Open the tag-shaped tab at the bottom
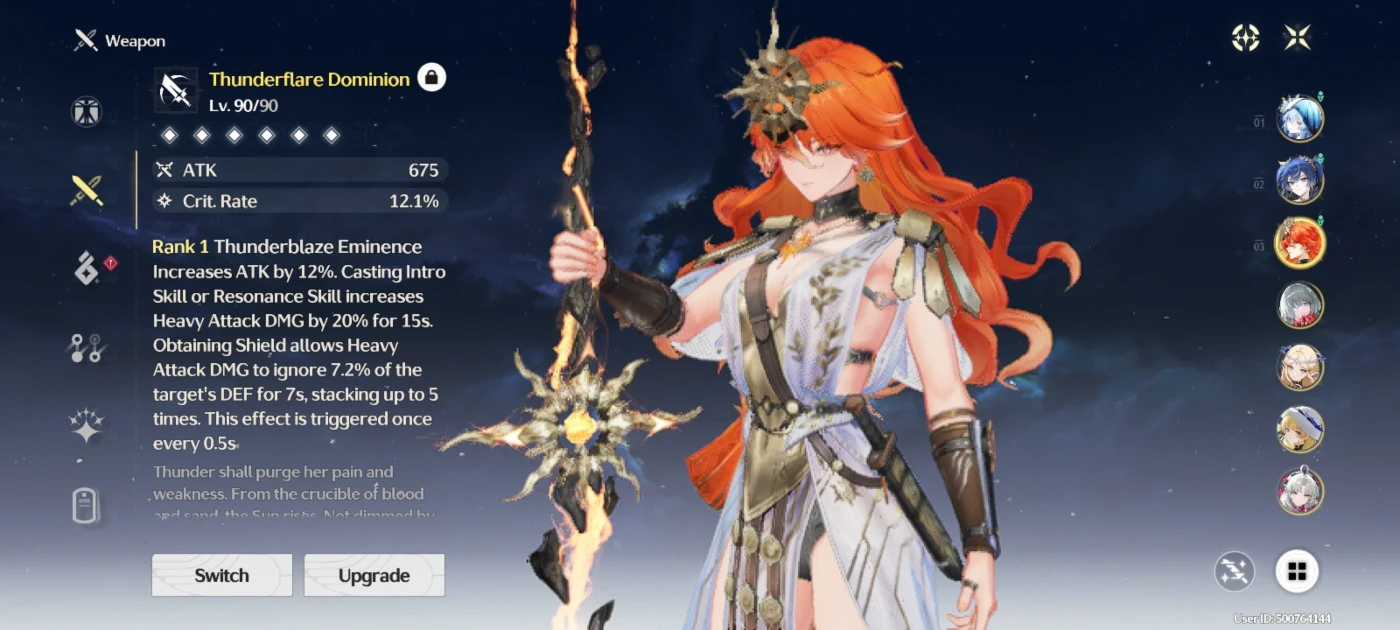Viewport: 1400px width, 630px height. tap(87, 505)
